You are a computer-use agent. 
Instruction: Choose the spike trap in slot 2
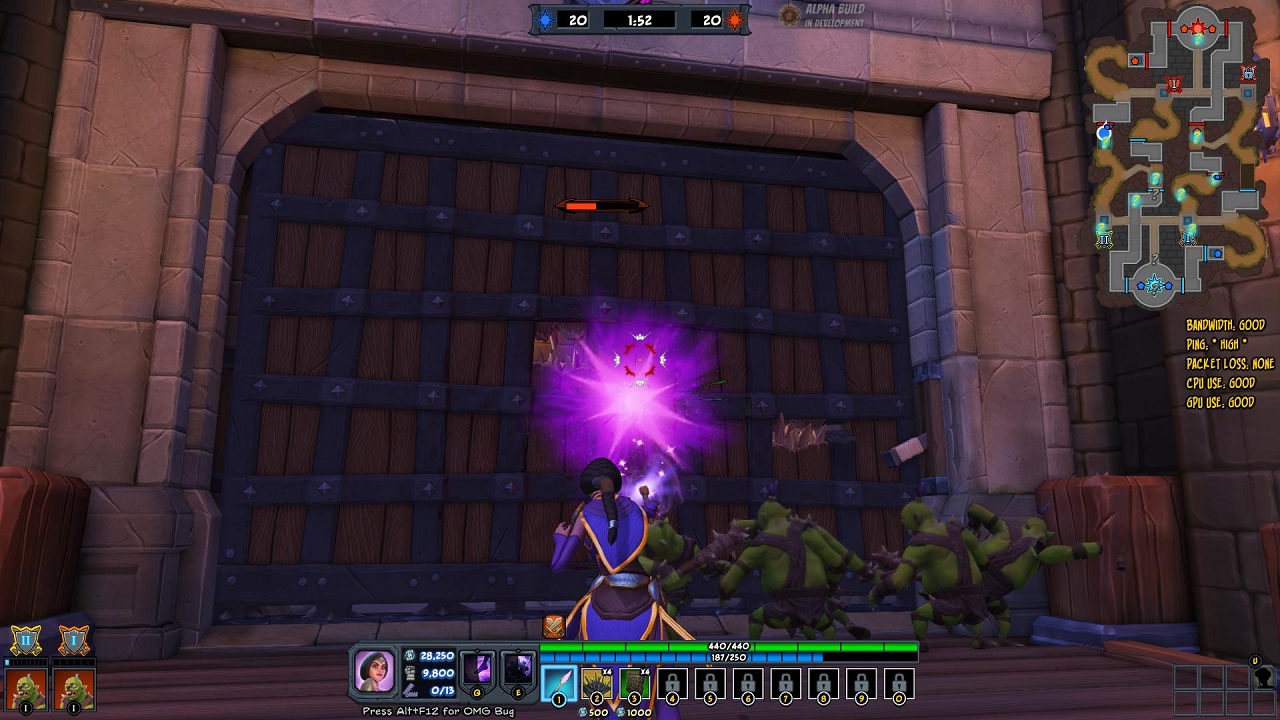point(596,684)
